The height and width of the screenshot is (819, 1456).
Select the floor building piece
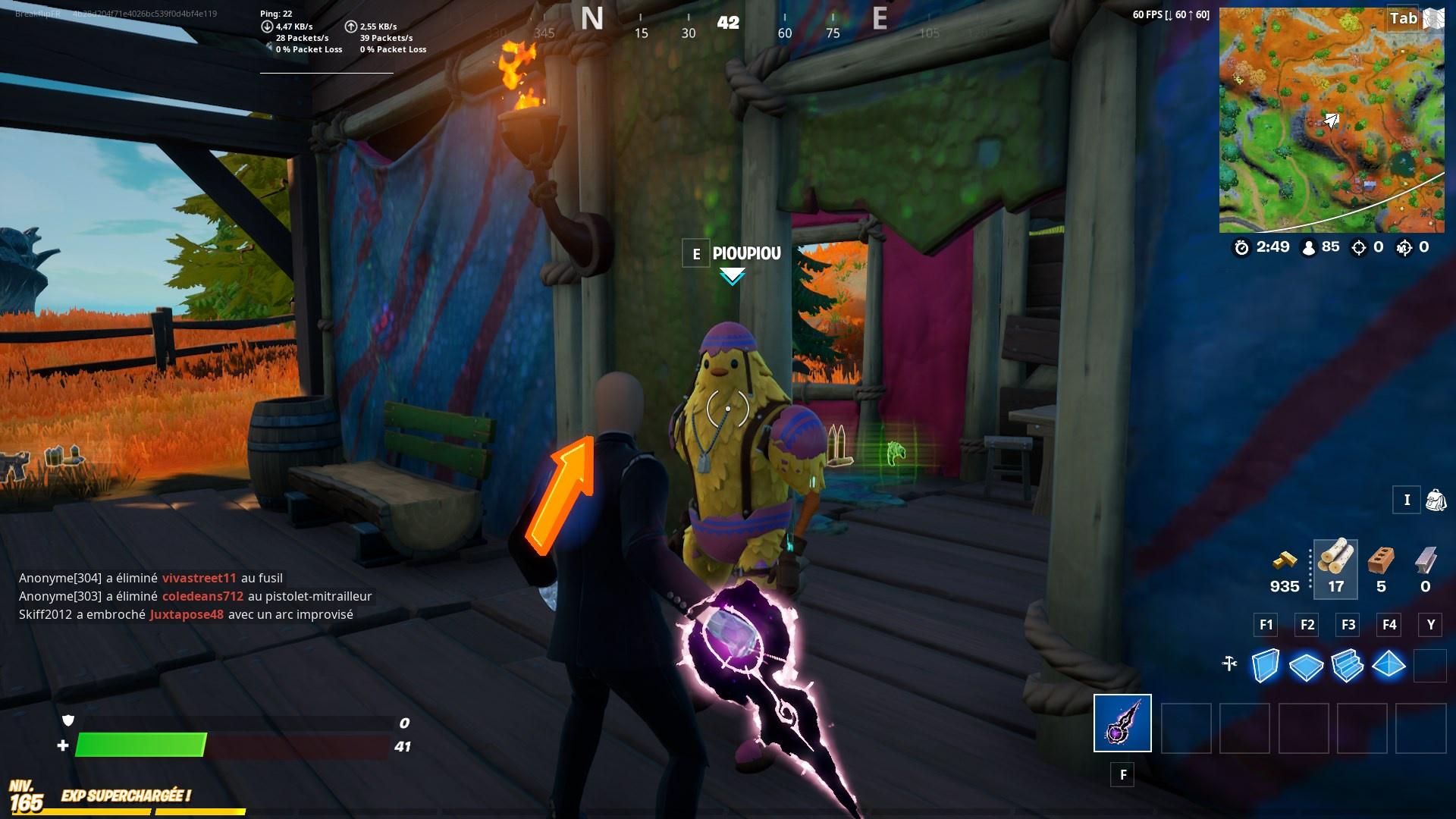coord(1306,664)
